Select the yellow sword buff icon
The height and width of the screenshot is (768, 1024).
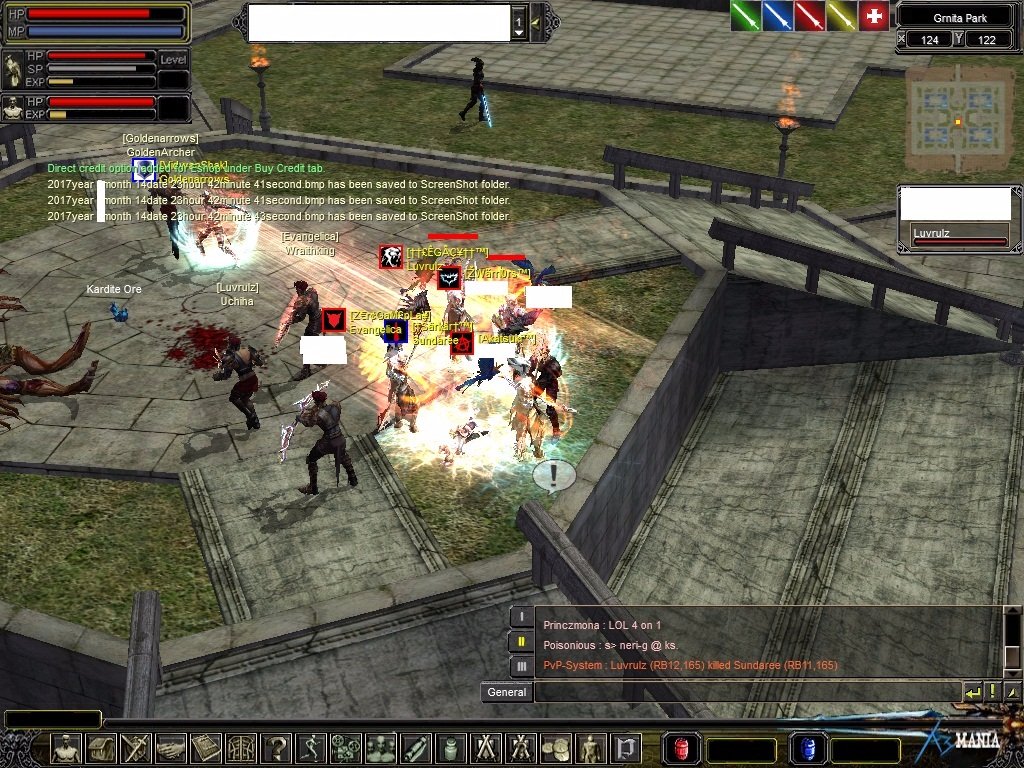click(x=842, y=16)
